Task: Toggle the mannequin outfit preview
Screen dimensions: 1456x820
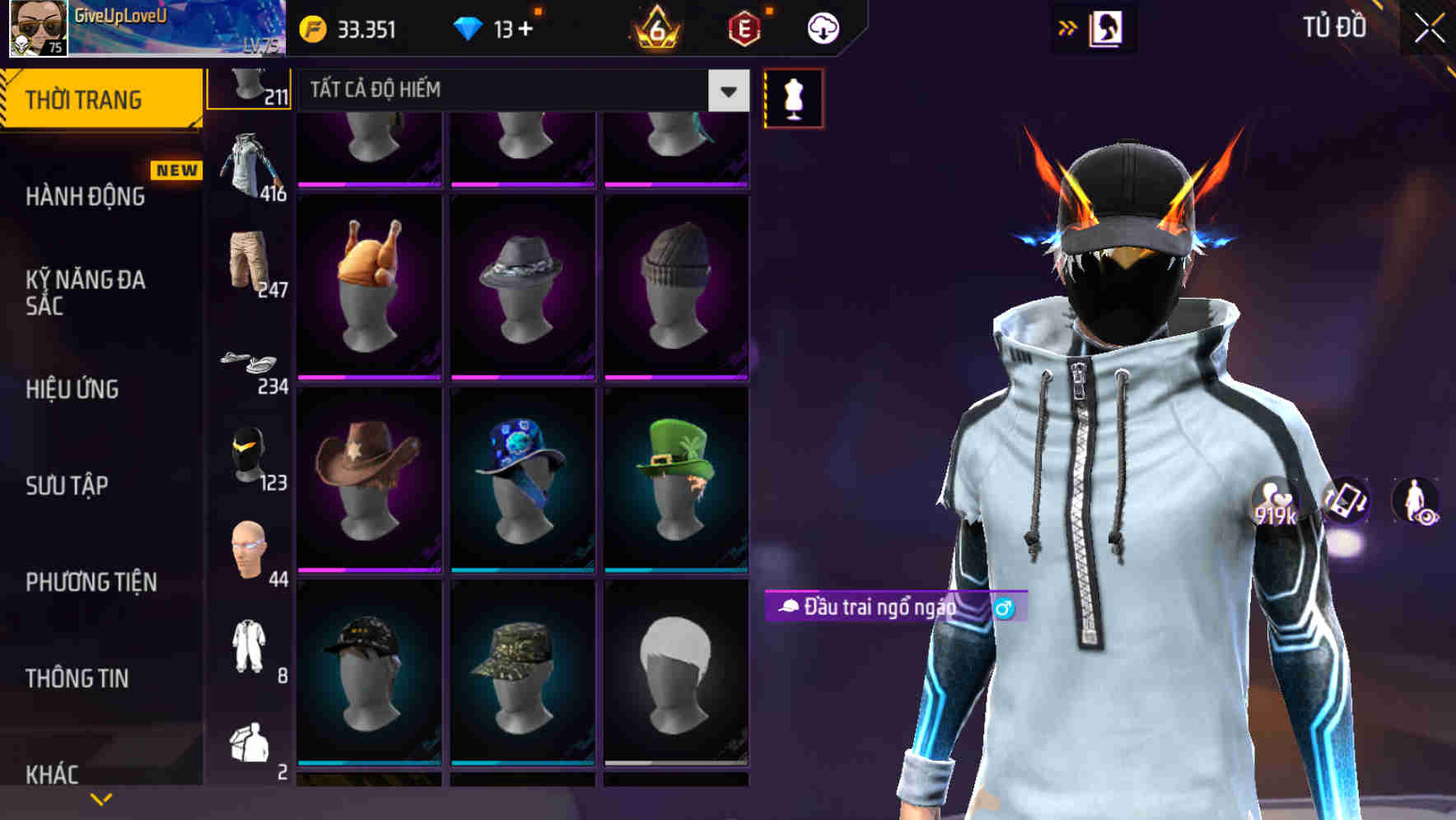Action: [791, 96]
